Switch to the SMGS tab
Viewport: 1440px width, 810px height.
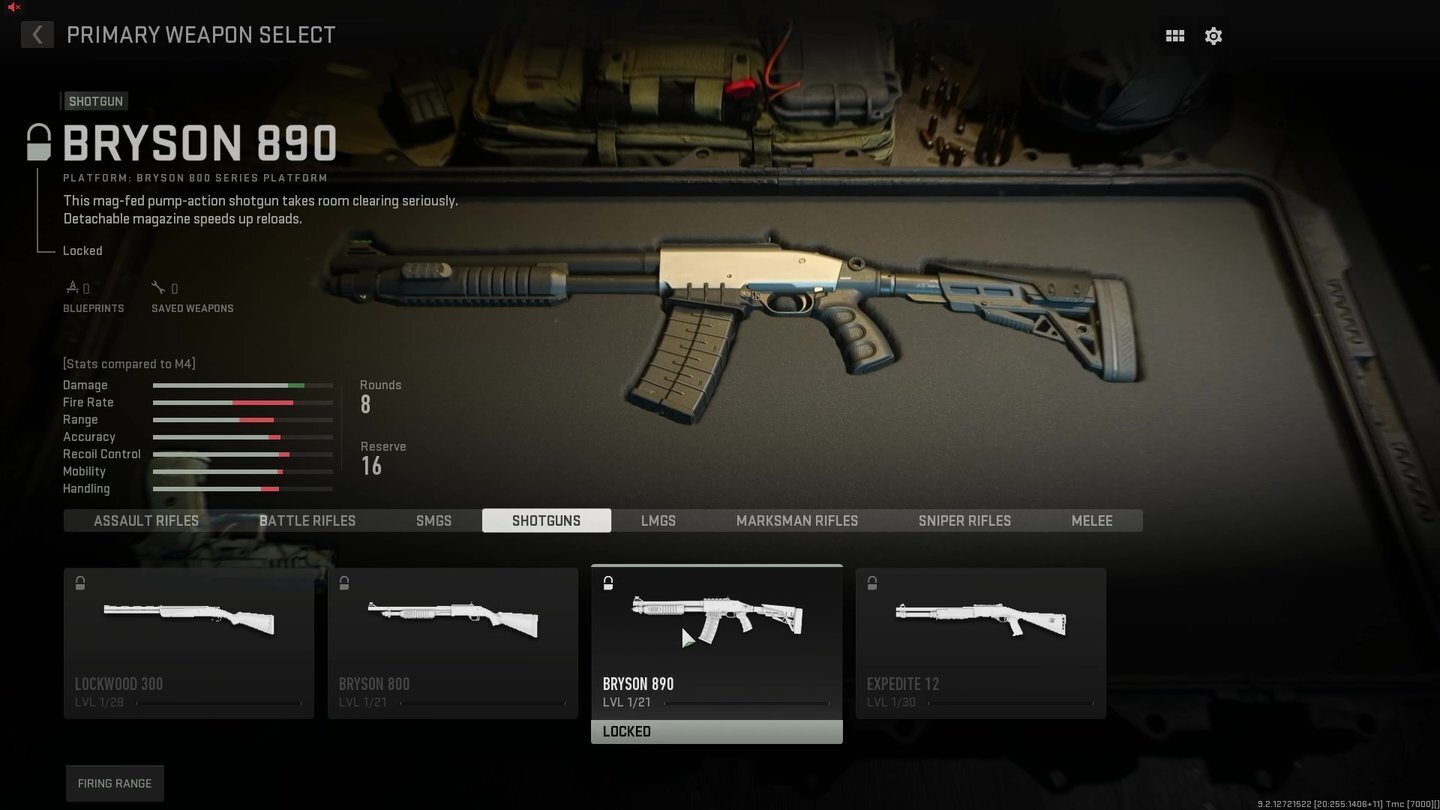[434, 520]
